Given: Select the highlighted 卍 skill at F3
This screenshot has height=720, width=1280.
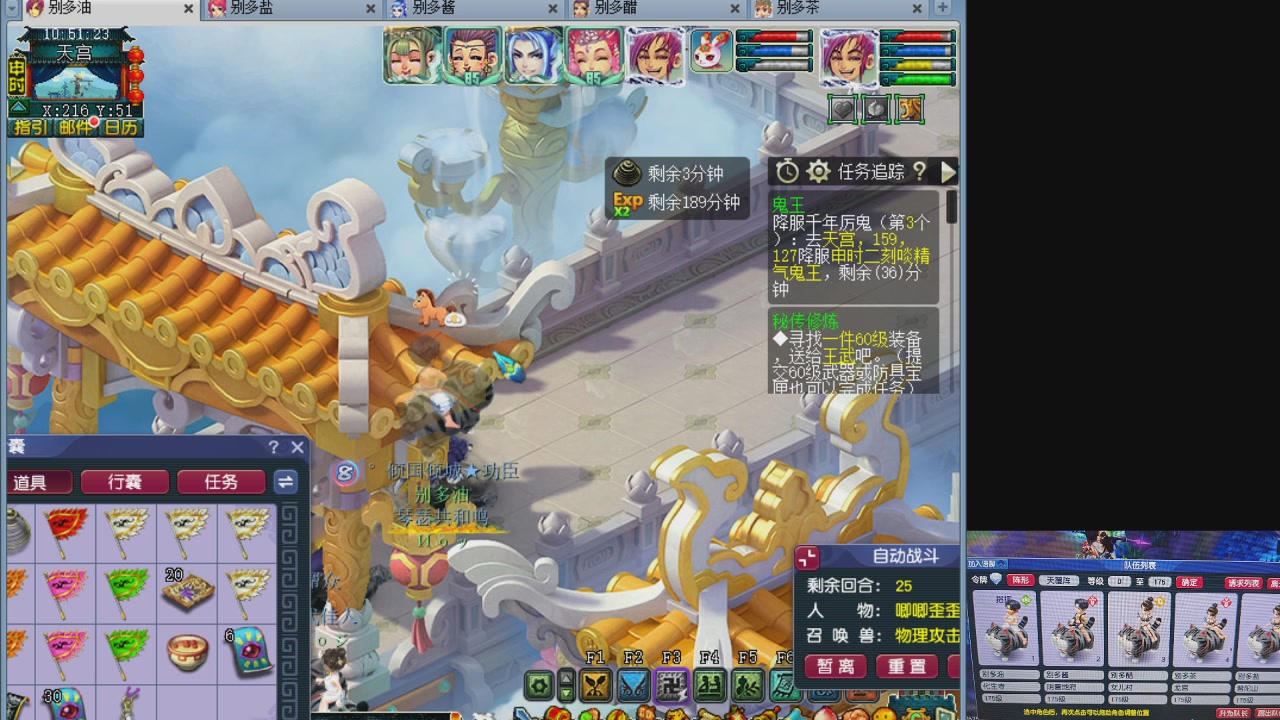Looking at the screenshot, I should (x=673, y=687).
